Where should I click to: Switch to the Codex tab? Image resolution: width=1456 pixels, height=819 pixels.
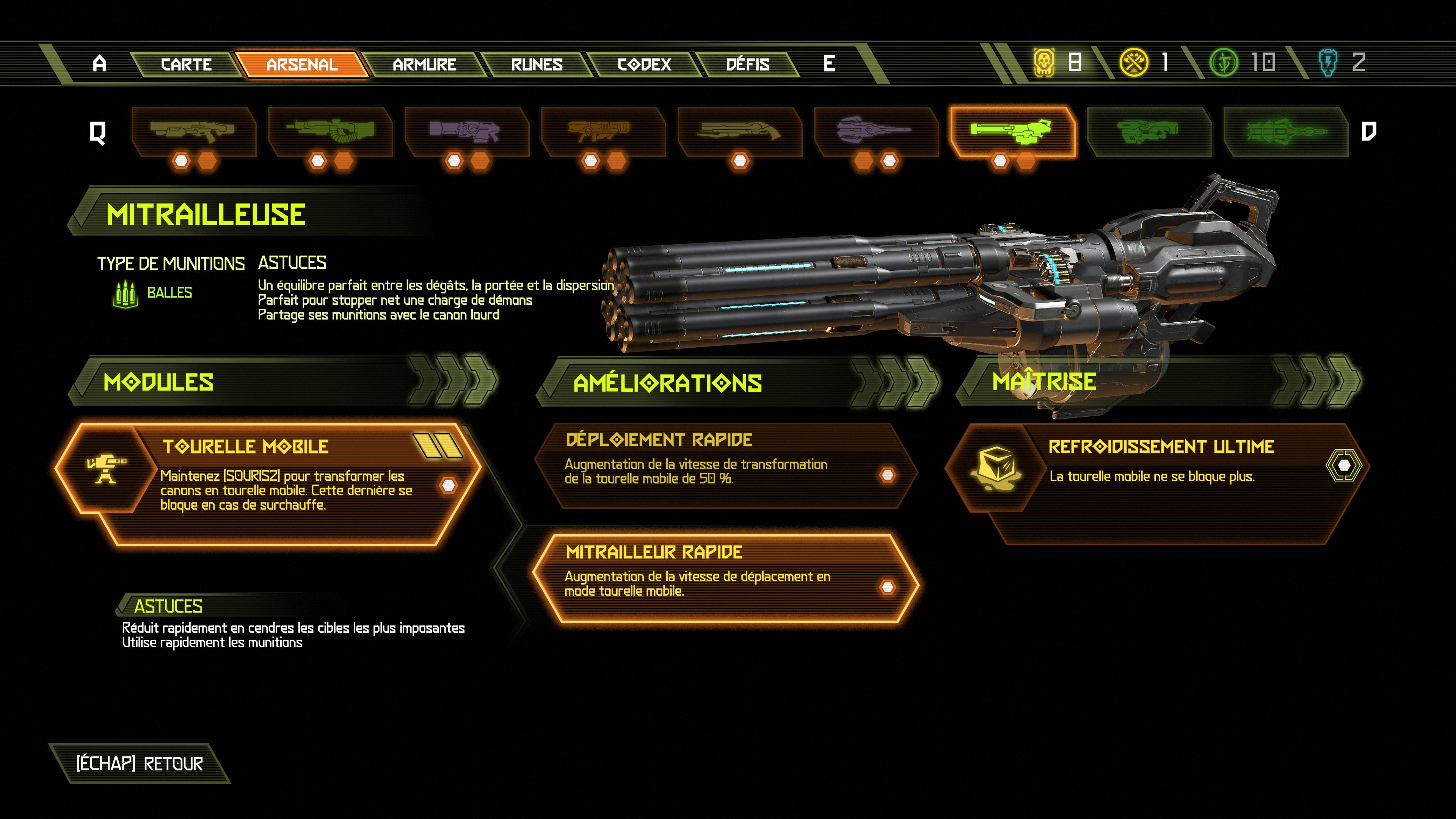click(643, 64)
